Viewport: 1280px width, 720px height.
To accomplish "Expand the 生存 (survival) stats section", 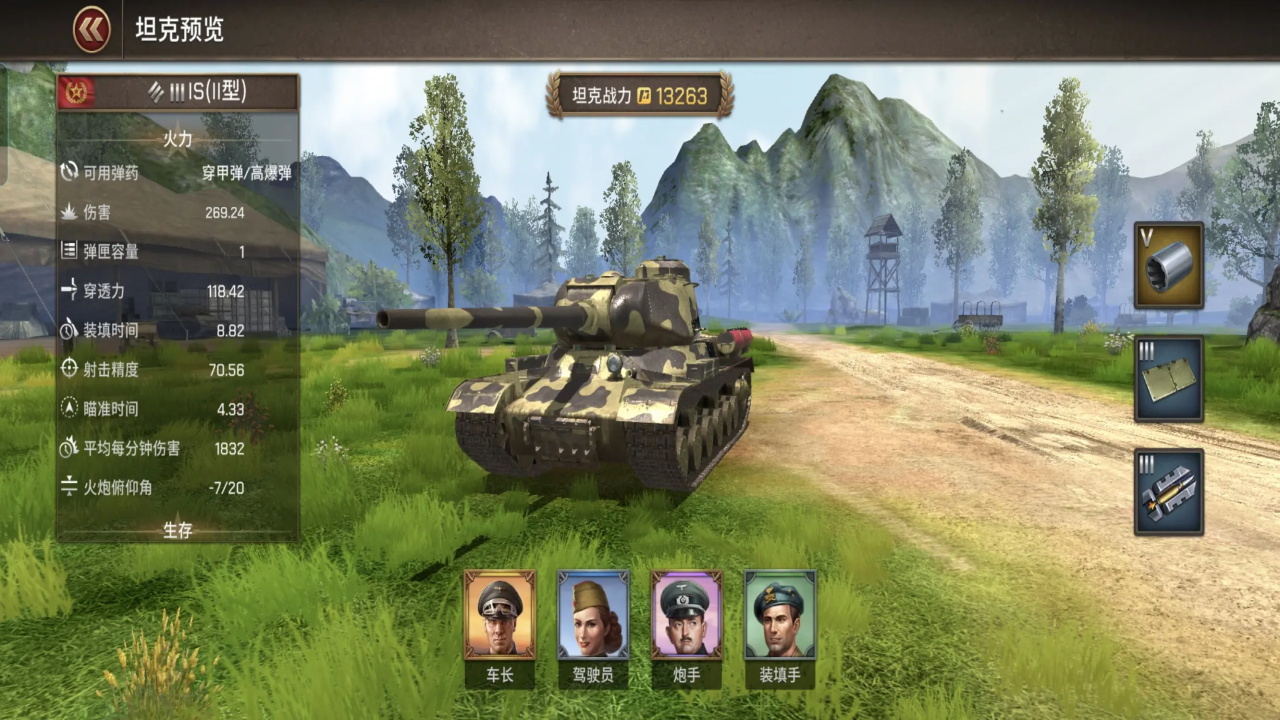I will (x=178, y=530).
